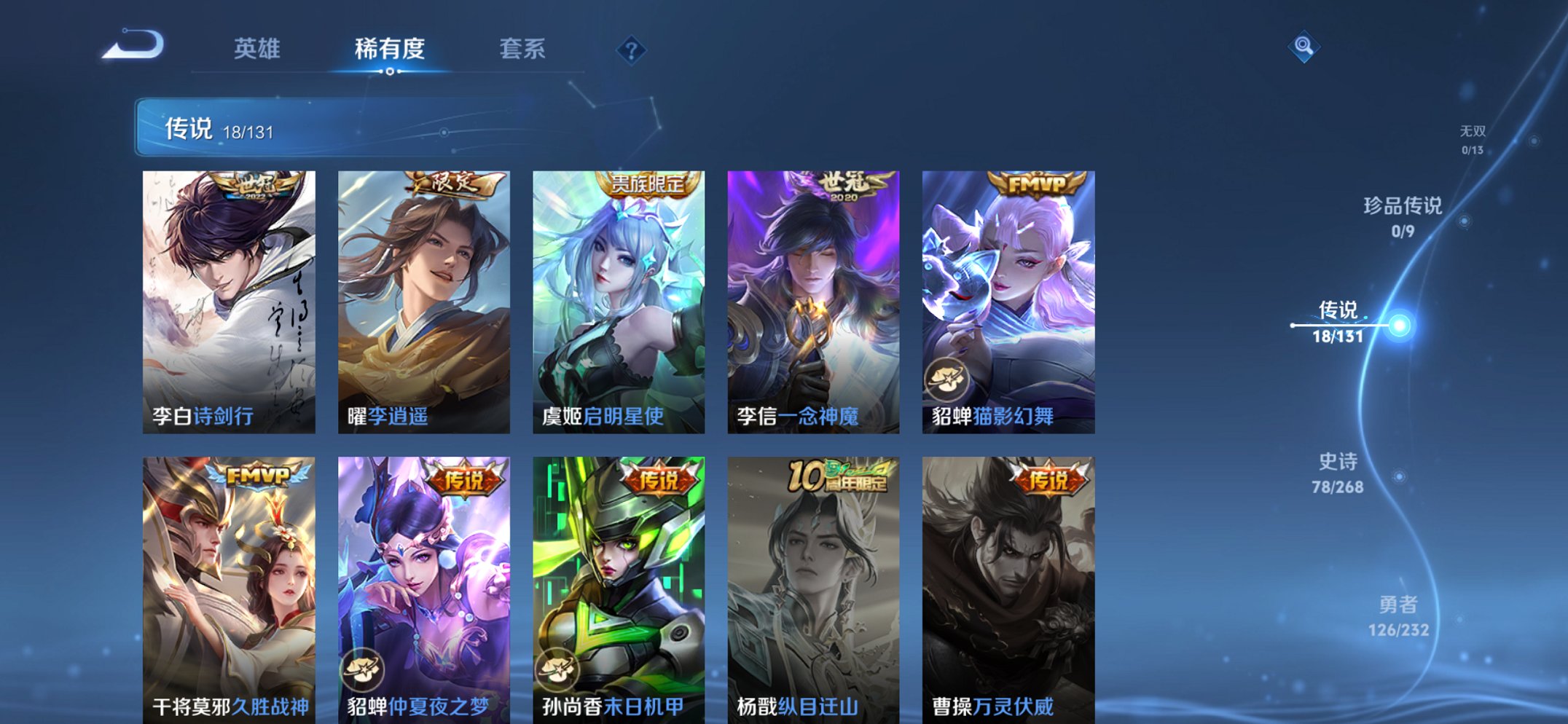Click the 稀有度 tab indicator dot
Image resolution: width=1568 pixels, height=724 pixels.
click(390, 73)
